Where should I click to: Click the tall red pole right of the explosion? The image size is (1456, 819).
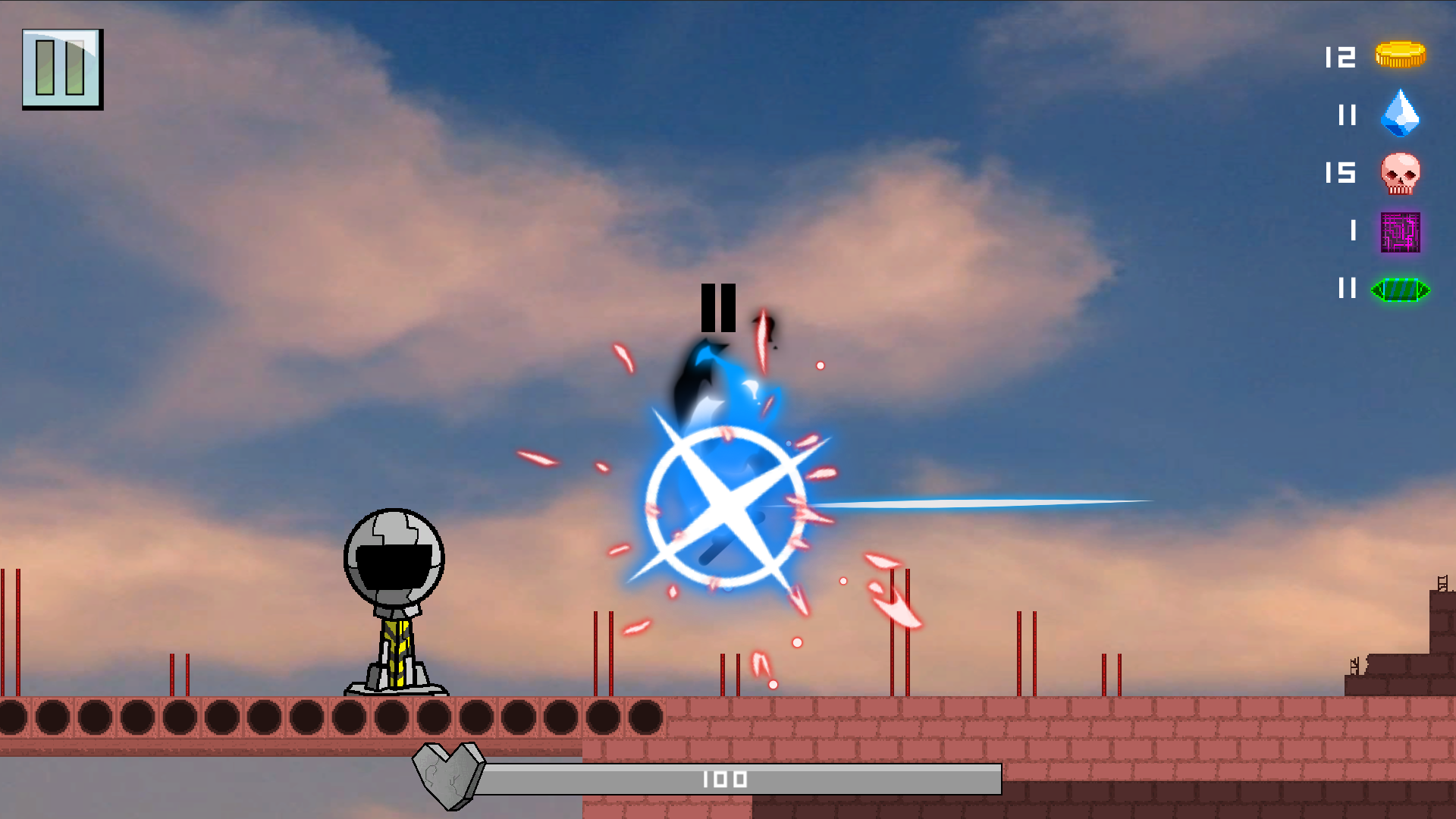(x=891, y=645)
